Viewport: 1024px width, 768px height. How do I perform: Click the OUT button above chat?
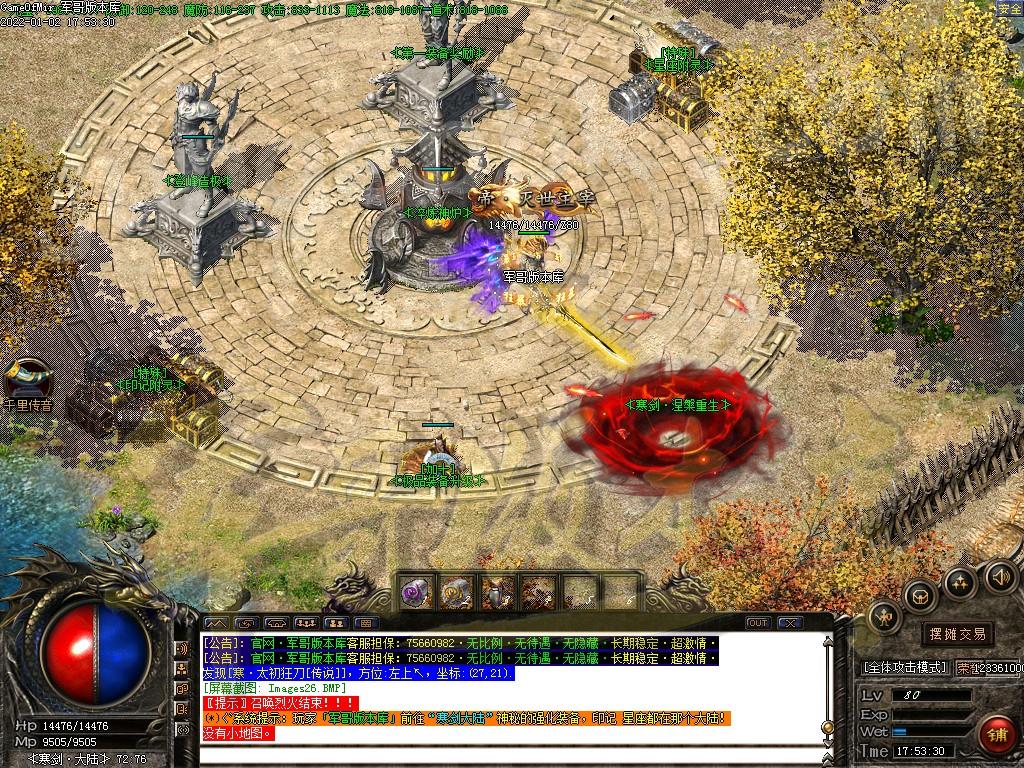pyautogui.click(x=758, y=623)
